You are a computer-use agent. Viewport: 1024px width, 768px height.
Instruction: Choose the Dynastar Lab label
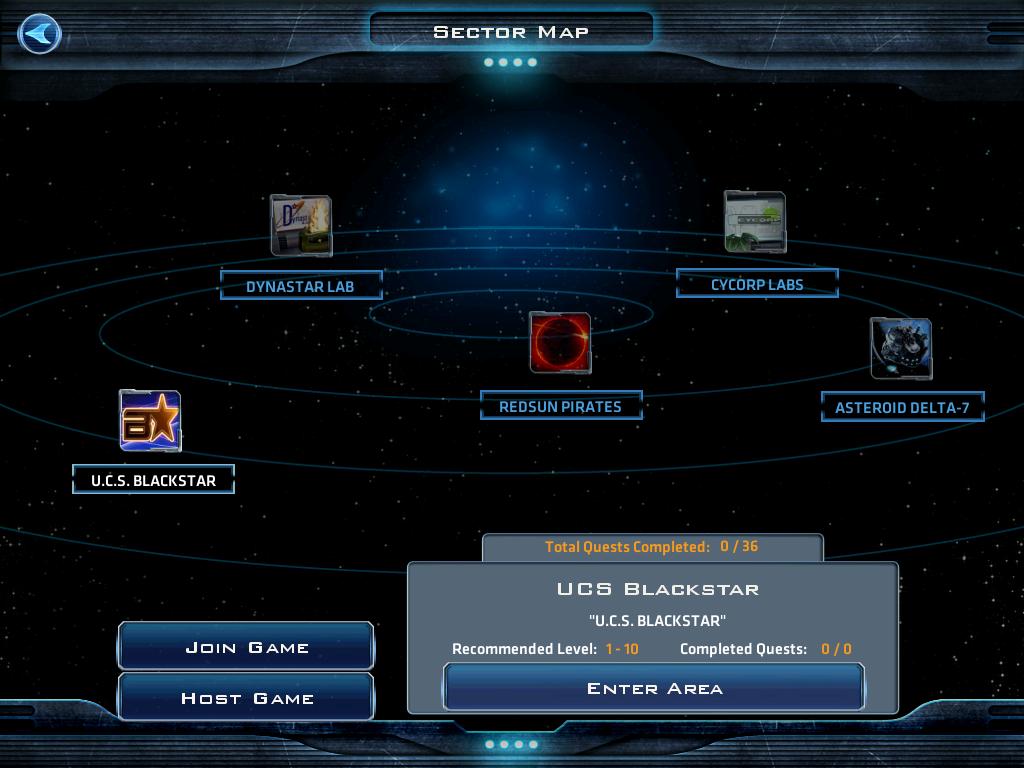pos(301,286)
